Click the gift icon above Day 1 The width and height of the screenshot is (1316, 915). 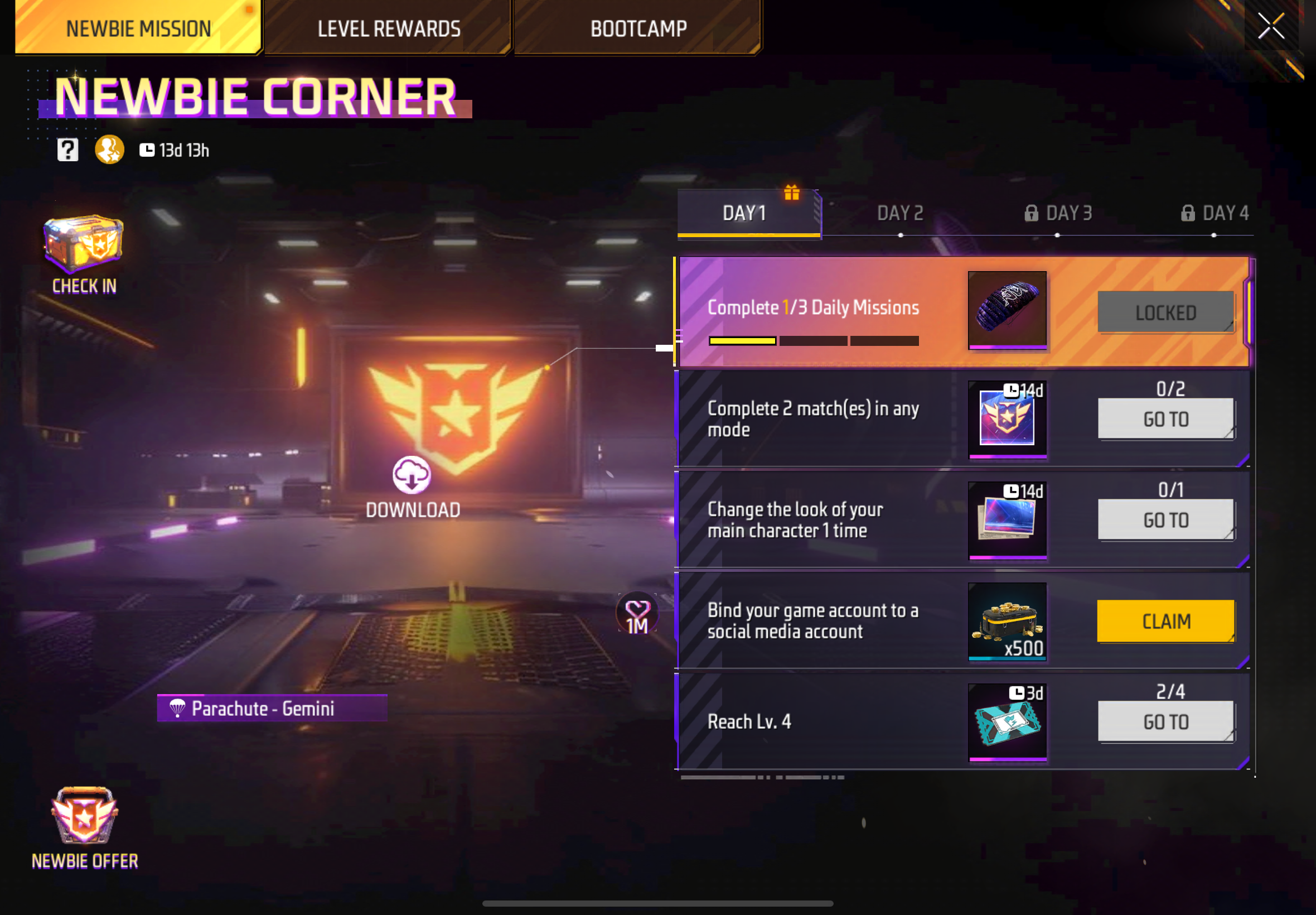pyautogui.click(x=794, y=194)
